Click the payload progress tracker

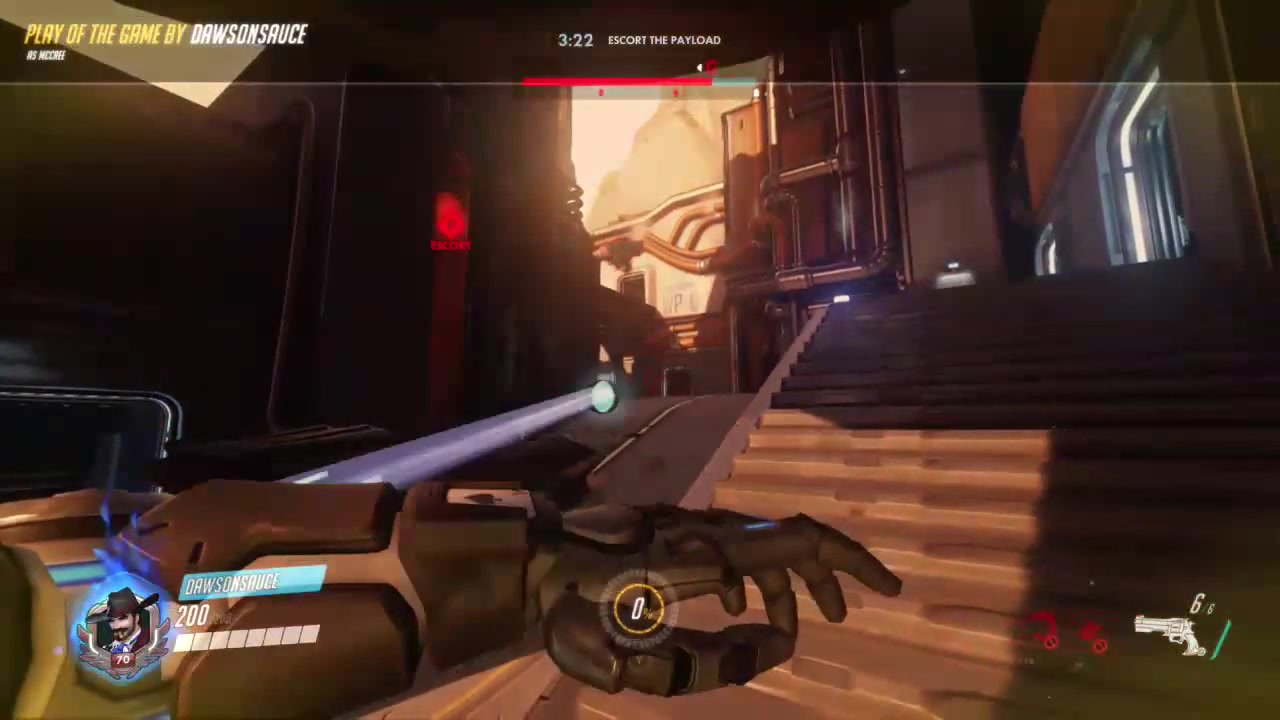(640, 80)
